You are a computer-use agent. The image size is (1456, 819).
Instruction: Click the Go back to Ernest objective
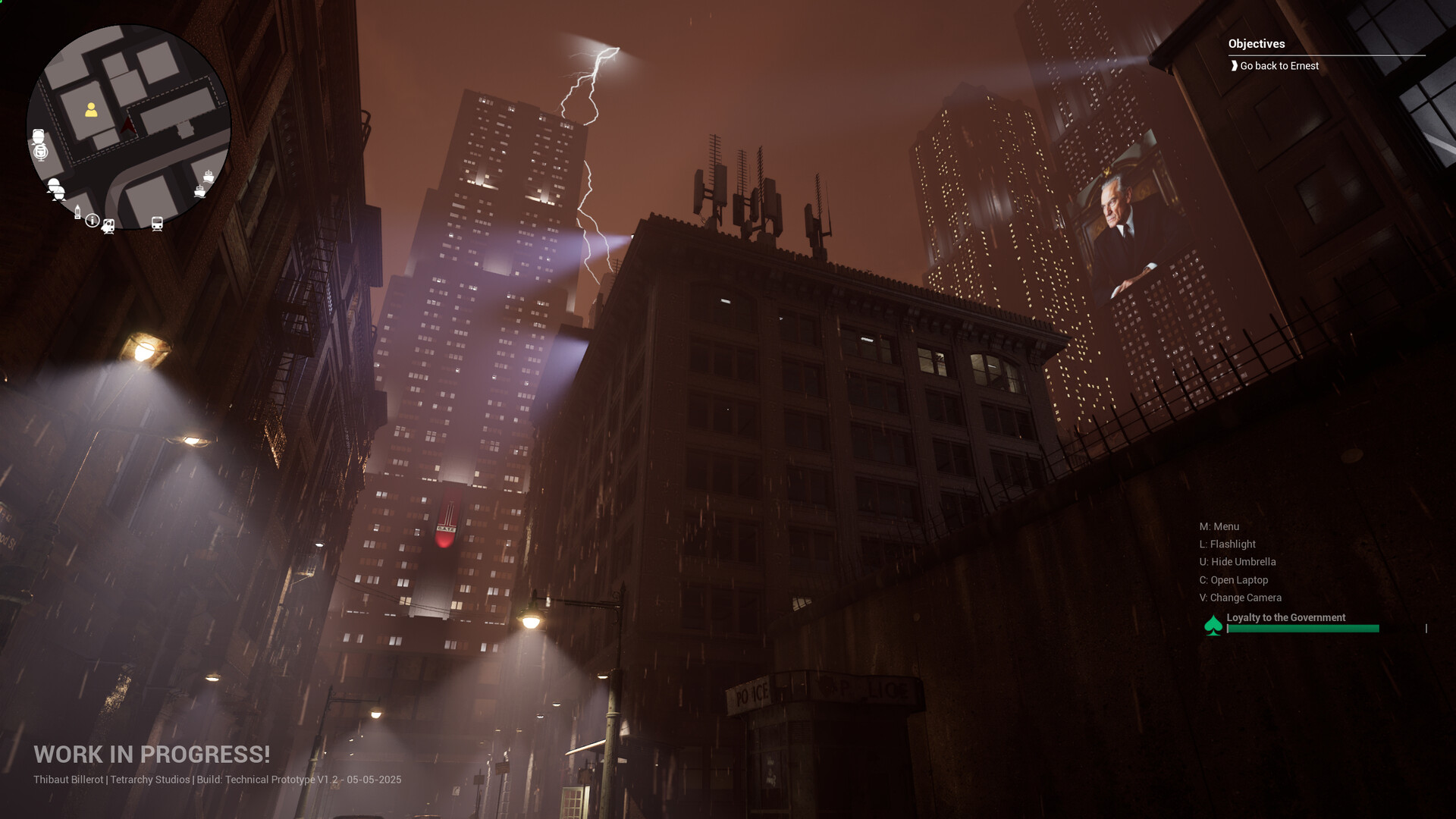click(1279, 66)
